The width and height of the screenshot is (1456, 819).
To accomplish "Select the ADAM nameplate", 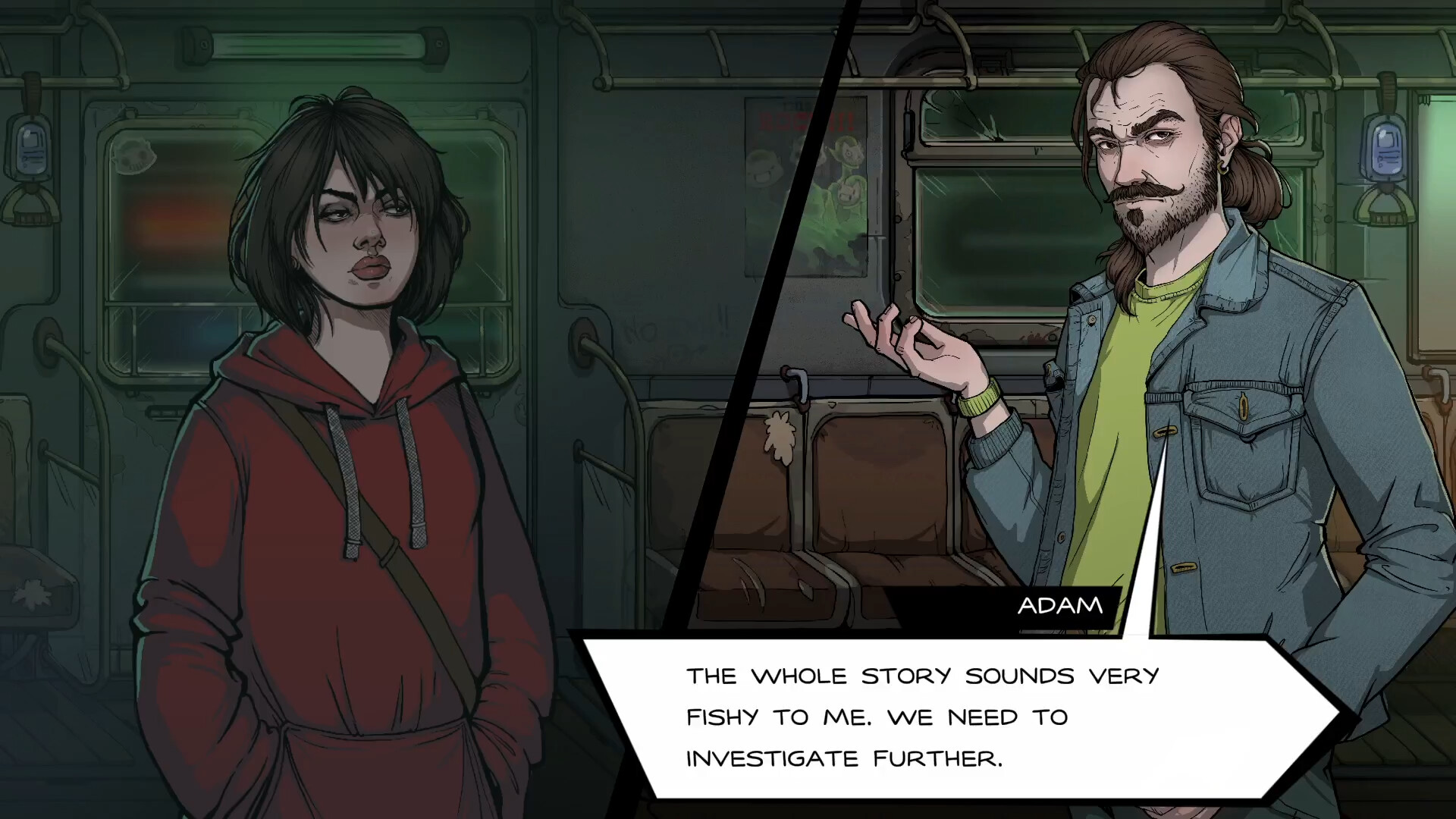I will [x=1059, y=605].
